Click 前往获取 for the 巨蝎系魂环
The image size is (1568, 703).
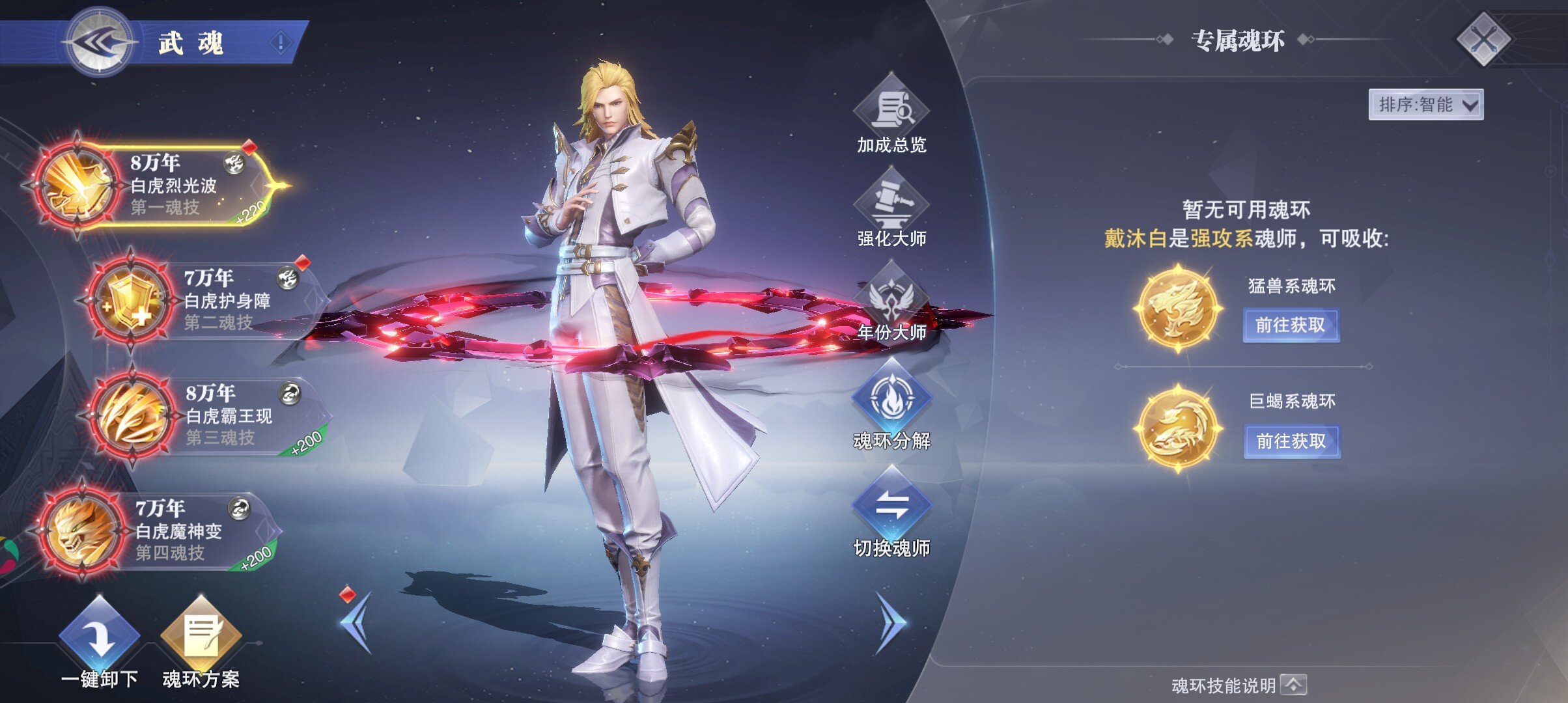pos(1291,441)
